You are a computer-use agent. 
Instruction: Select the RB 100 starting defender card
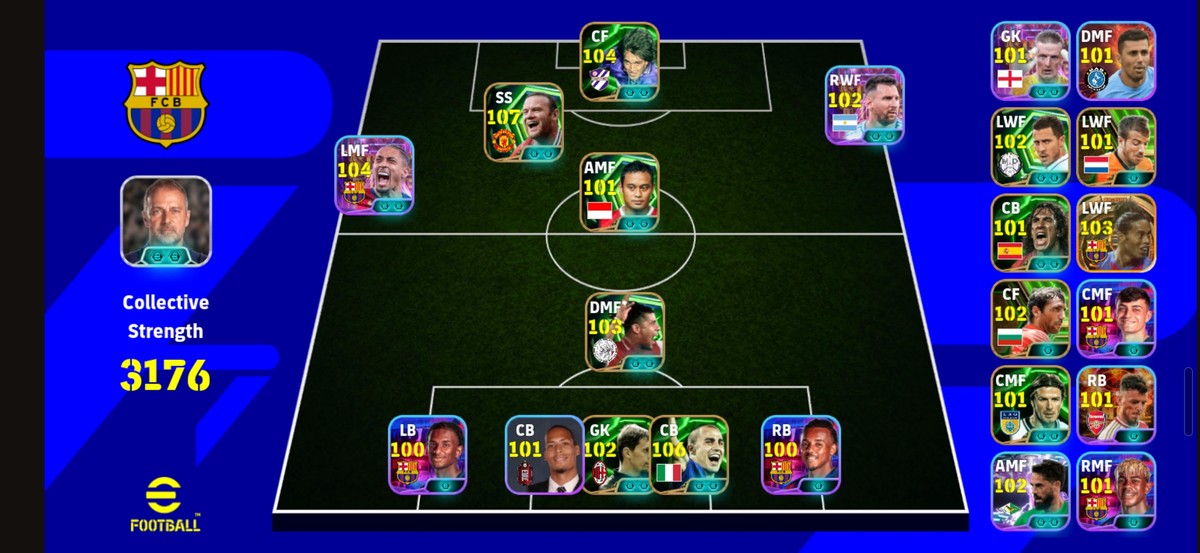[801, 454]
